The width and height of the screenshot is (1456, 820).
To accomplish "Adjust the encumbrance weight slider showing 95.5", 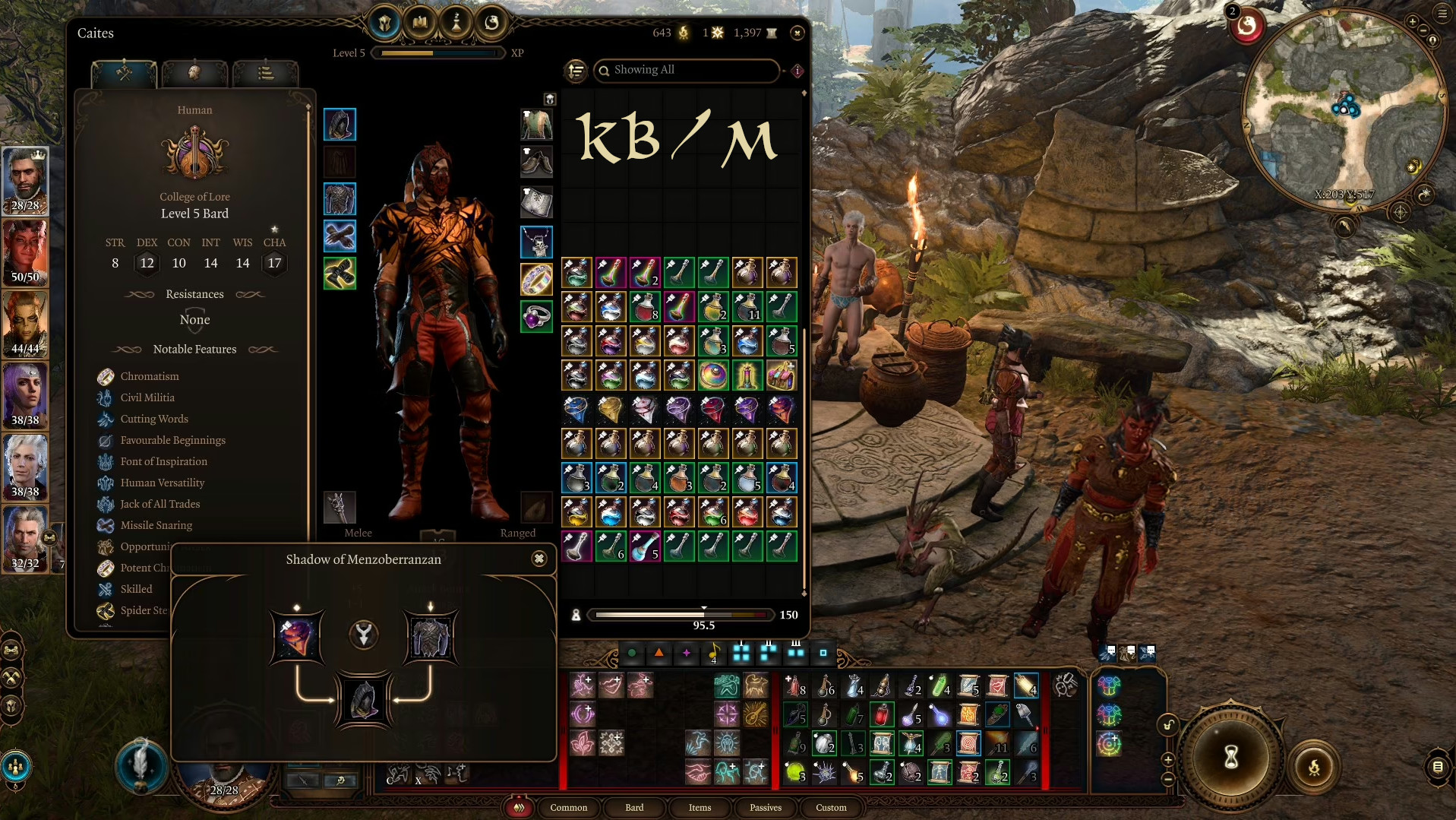I will coord(704,614).
